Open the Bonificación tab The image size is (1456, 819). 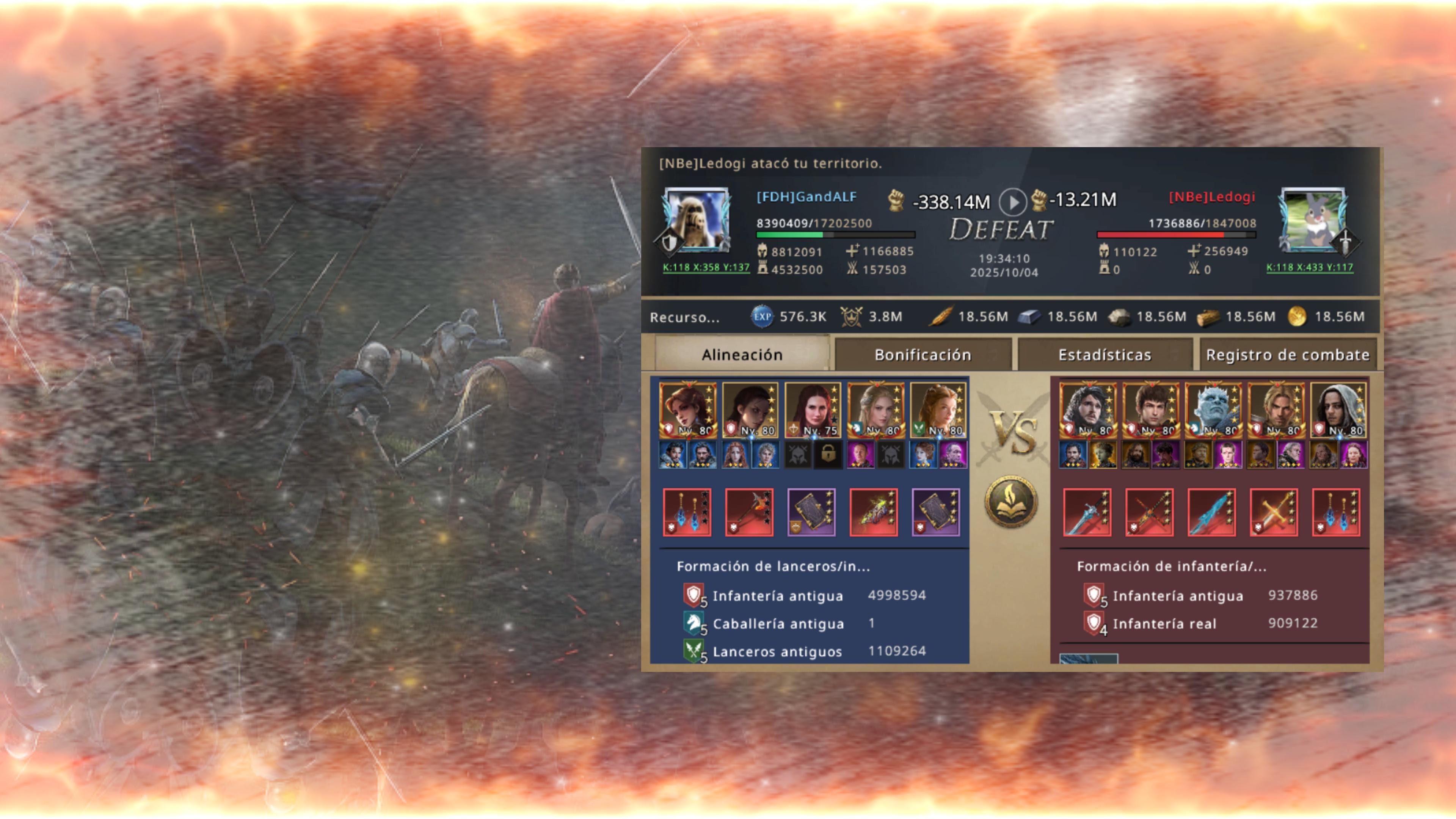point(923,355)
